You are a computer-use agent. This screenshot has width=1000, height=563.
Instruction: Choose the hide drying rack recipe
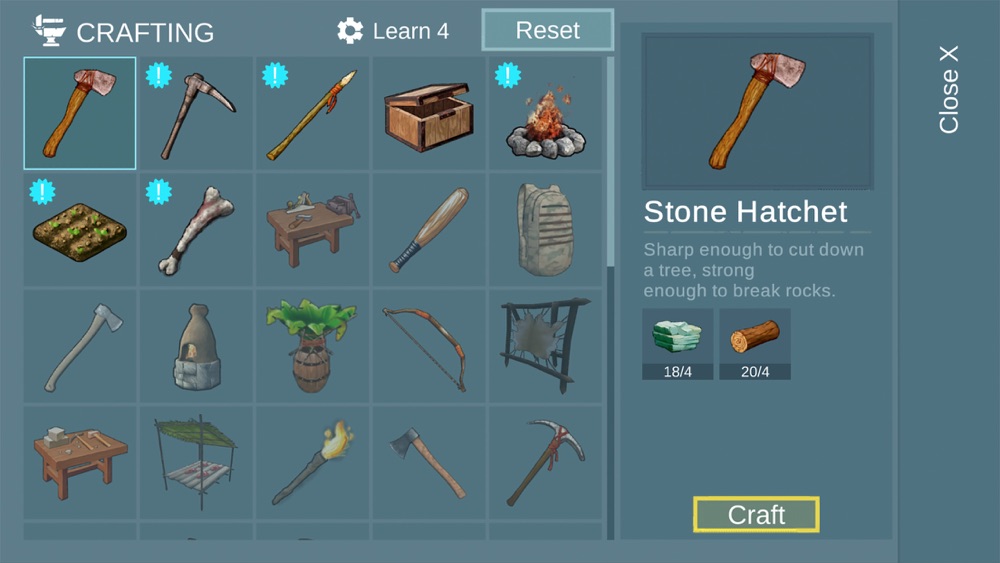[545, 346]
